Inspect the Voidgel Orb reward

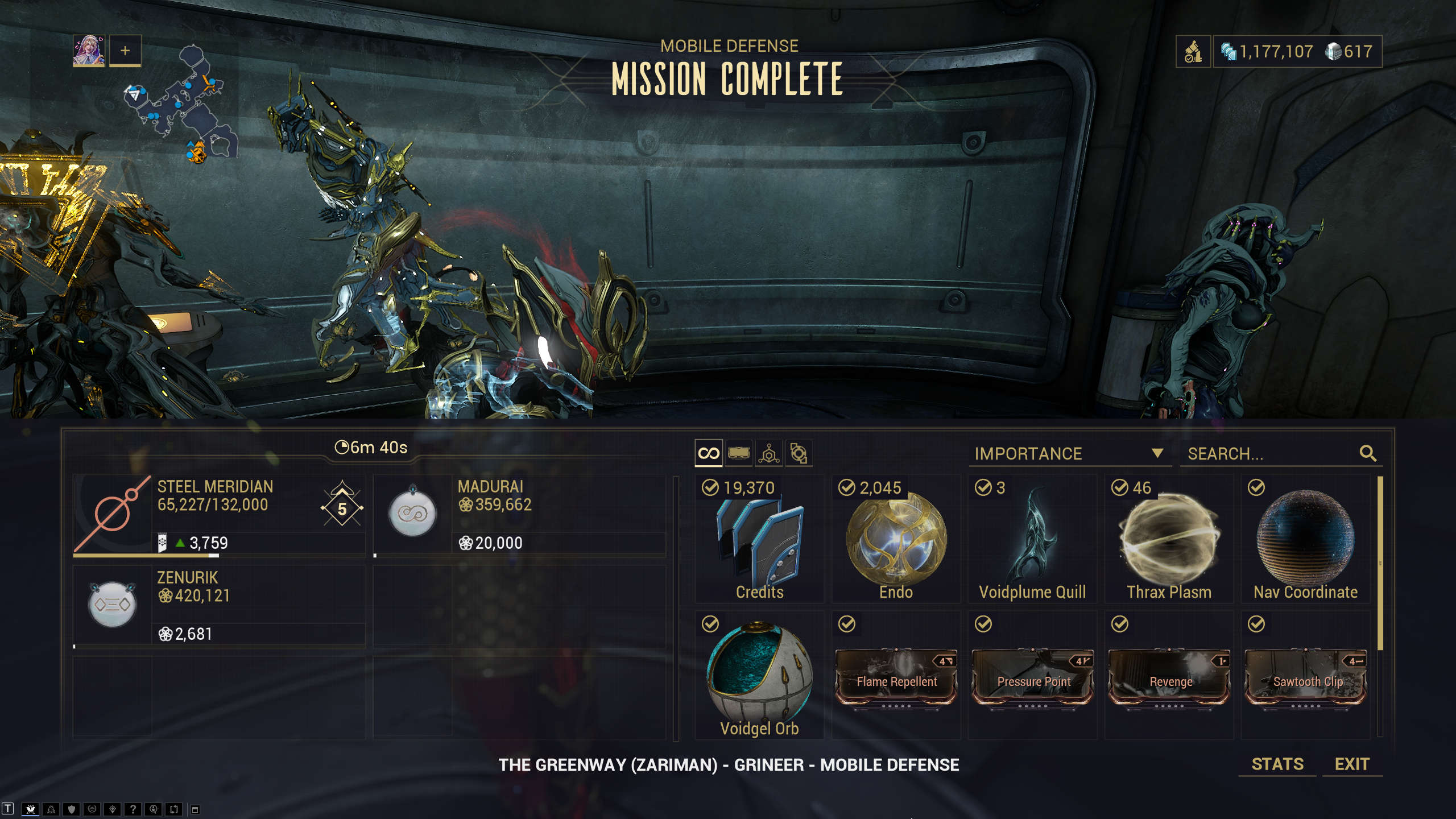(759, 676)
